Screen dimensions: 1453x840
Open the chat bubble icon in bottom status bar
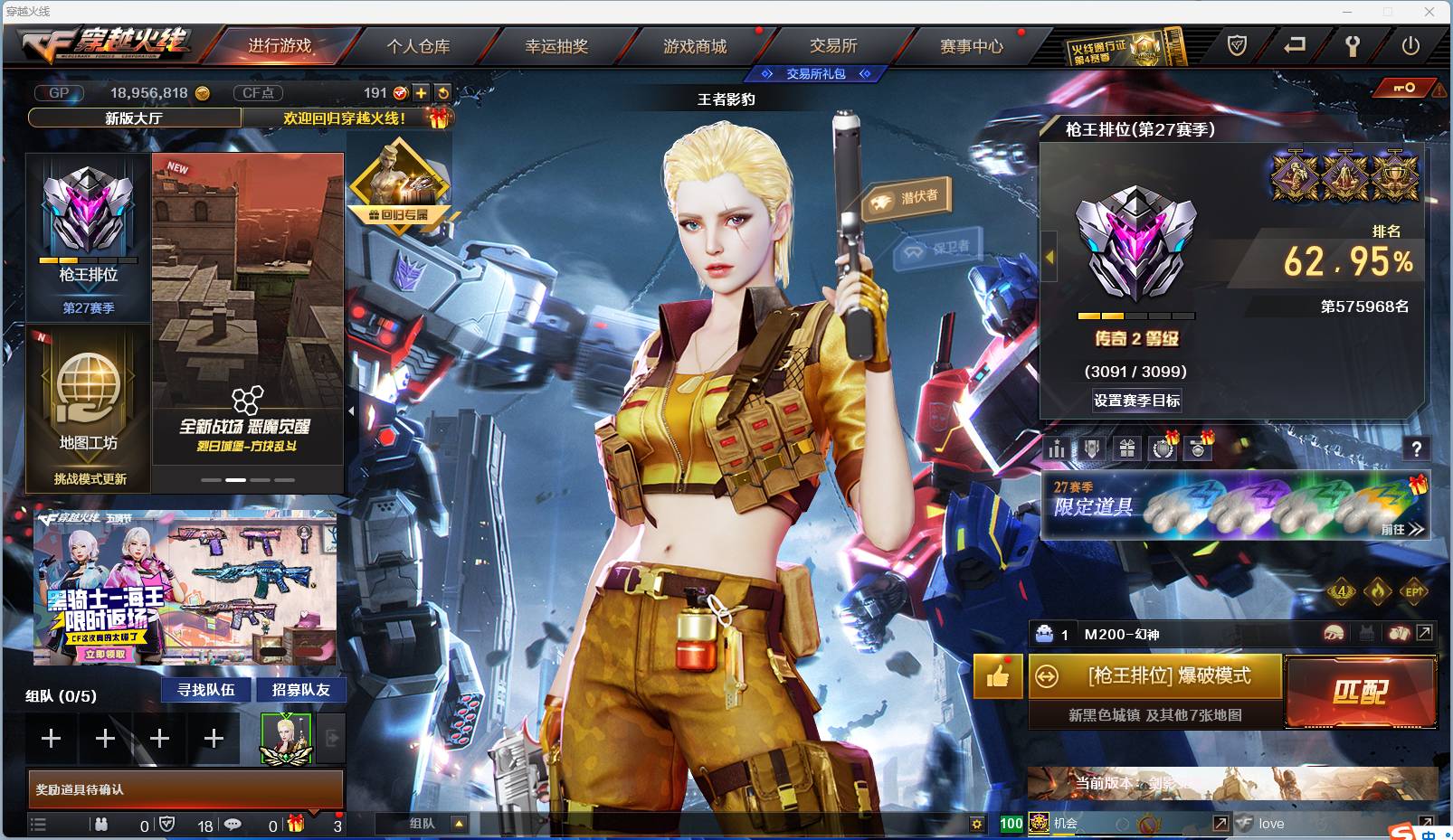click(x=233, y=825)
